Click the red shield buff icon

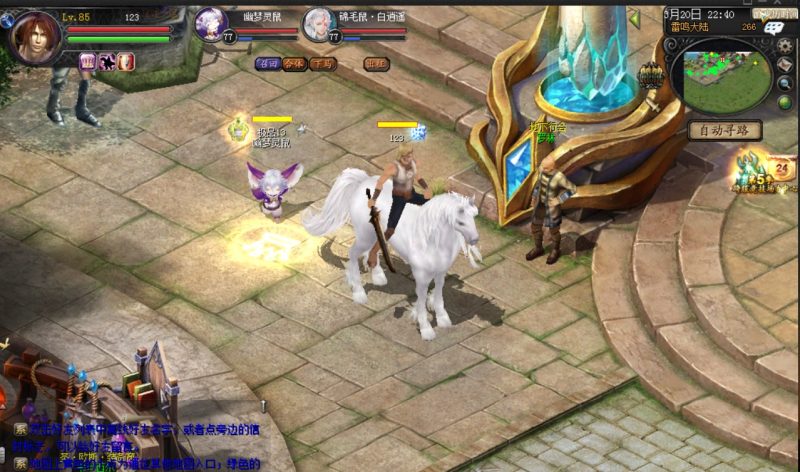126,62
